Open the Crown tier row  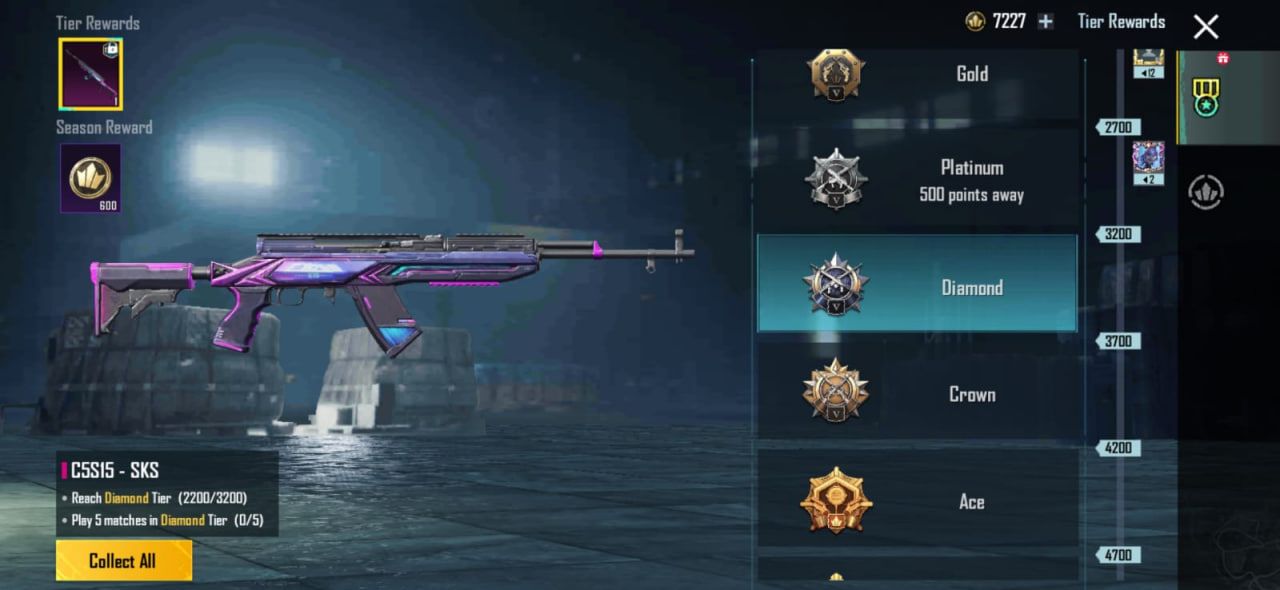pos(917,393)
